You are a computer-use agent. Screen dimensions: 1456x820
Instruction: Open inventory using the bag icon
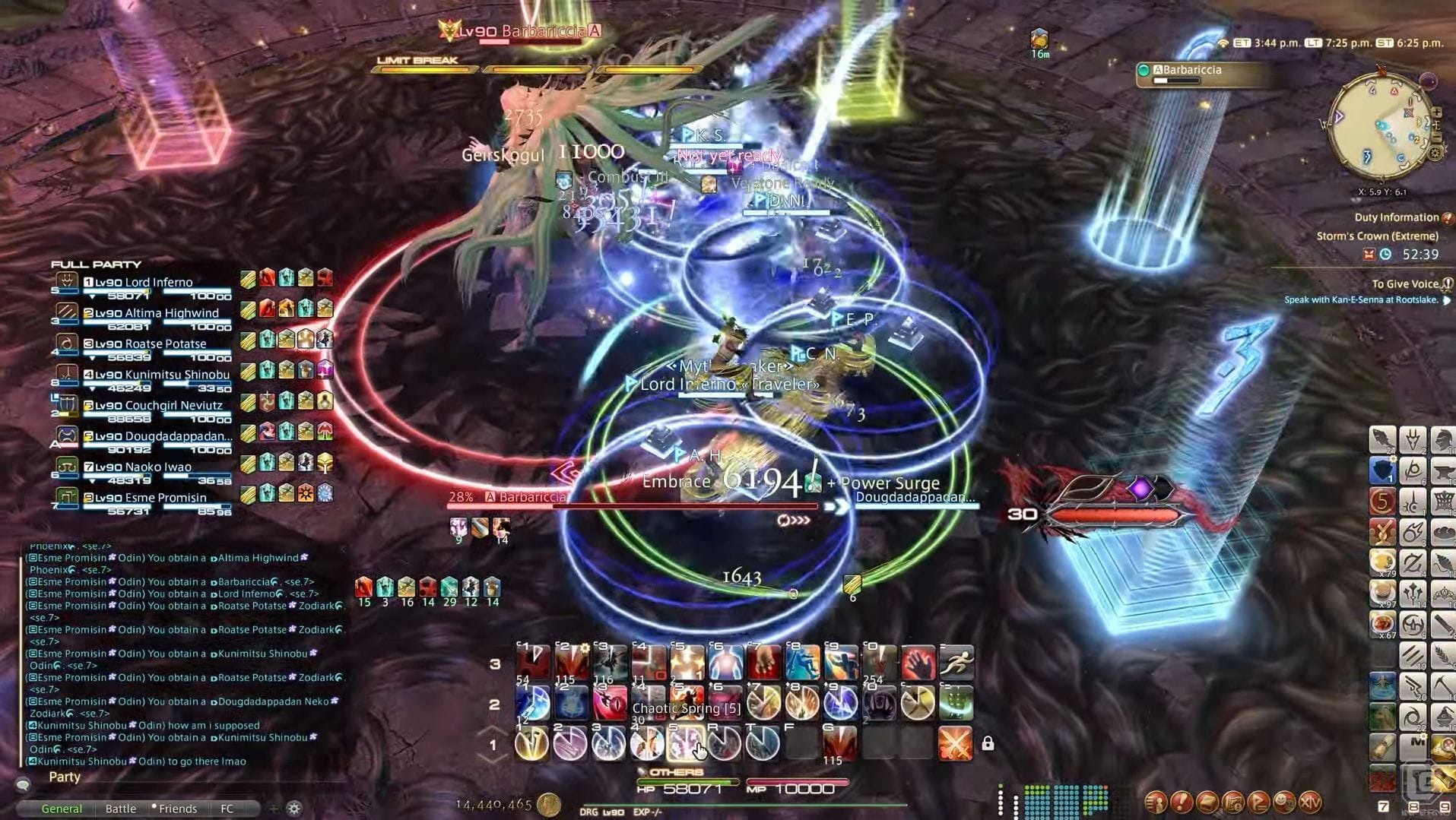[x=1209, y=802]
